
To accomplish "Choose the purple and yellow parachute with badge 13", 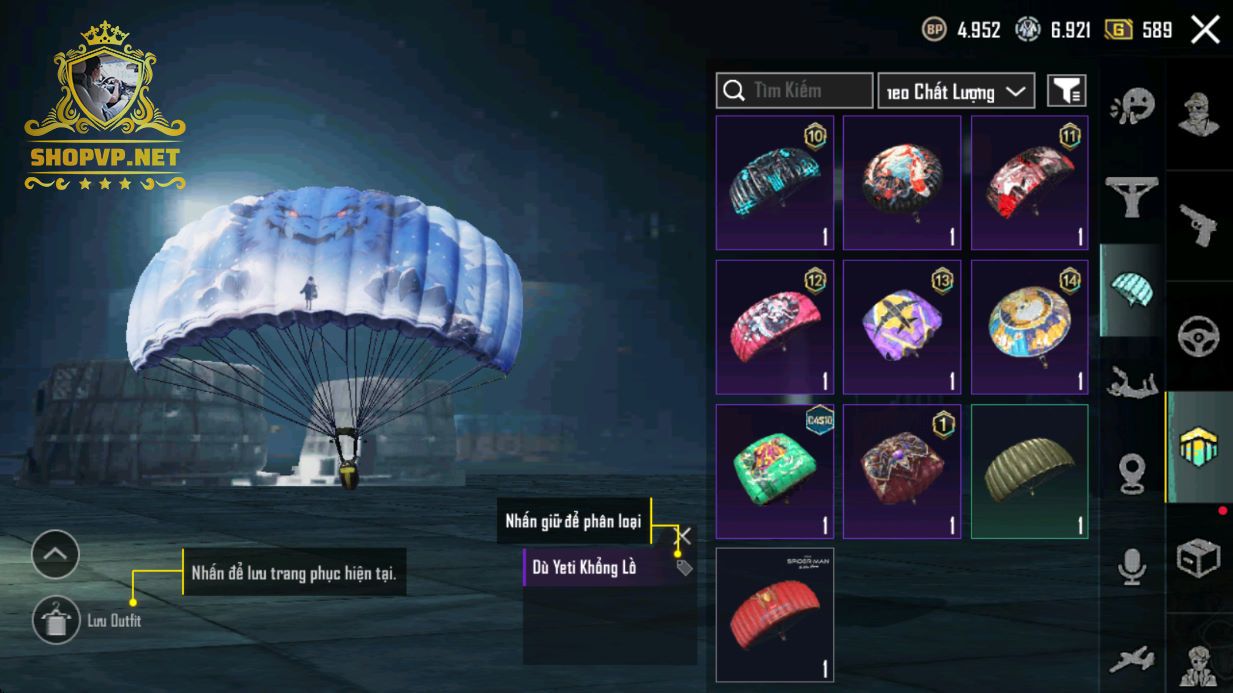I will pos(902,327).
